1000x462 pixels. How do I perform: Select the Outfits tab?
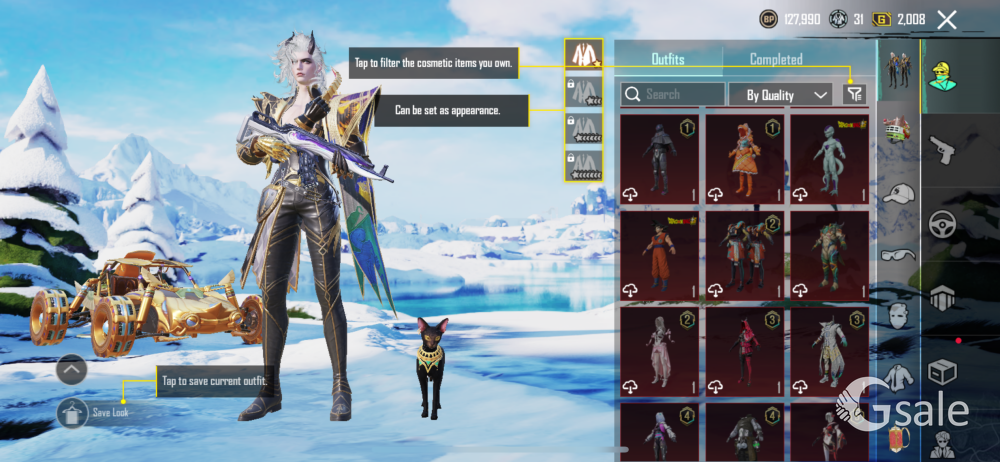pos(668,59)
